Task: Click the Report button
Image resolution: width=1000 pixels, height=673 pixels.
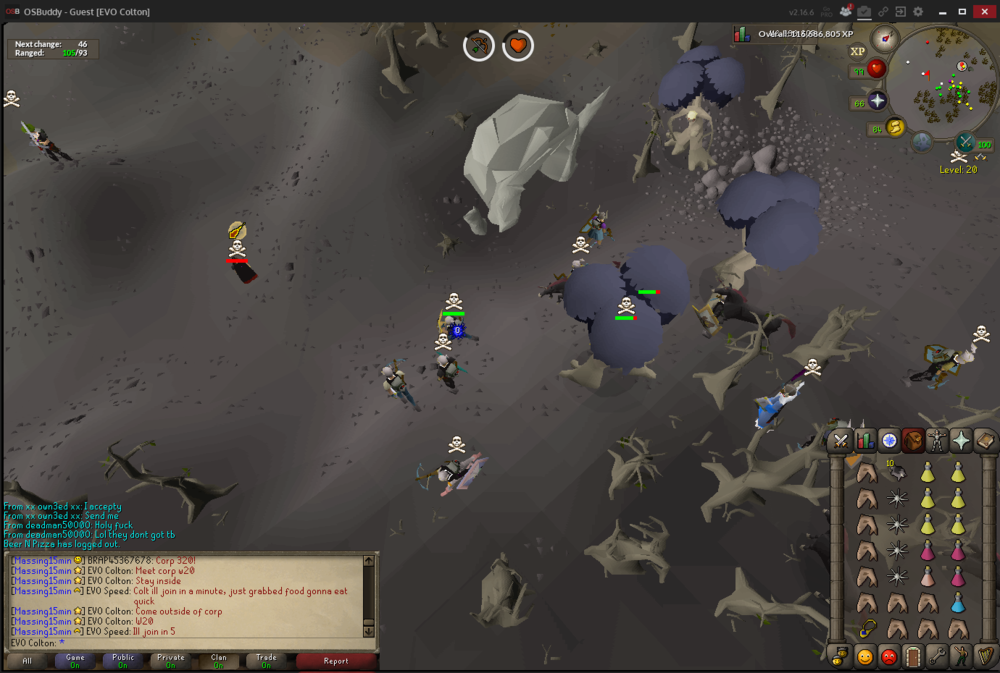Action: [x=336, y=660]
